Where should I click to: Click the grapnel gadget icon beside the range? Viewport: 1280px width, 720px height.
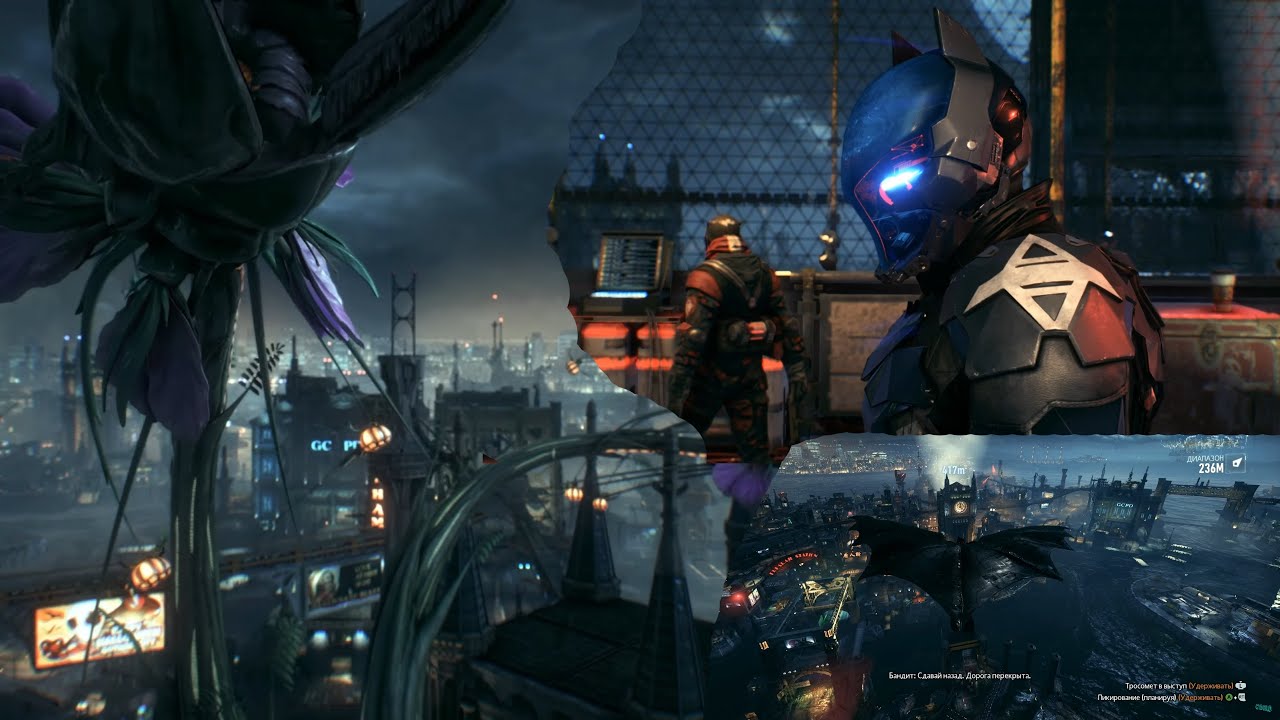click(x=1237, y=462)
